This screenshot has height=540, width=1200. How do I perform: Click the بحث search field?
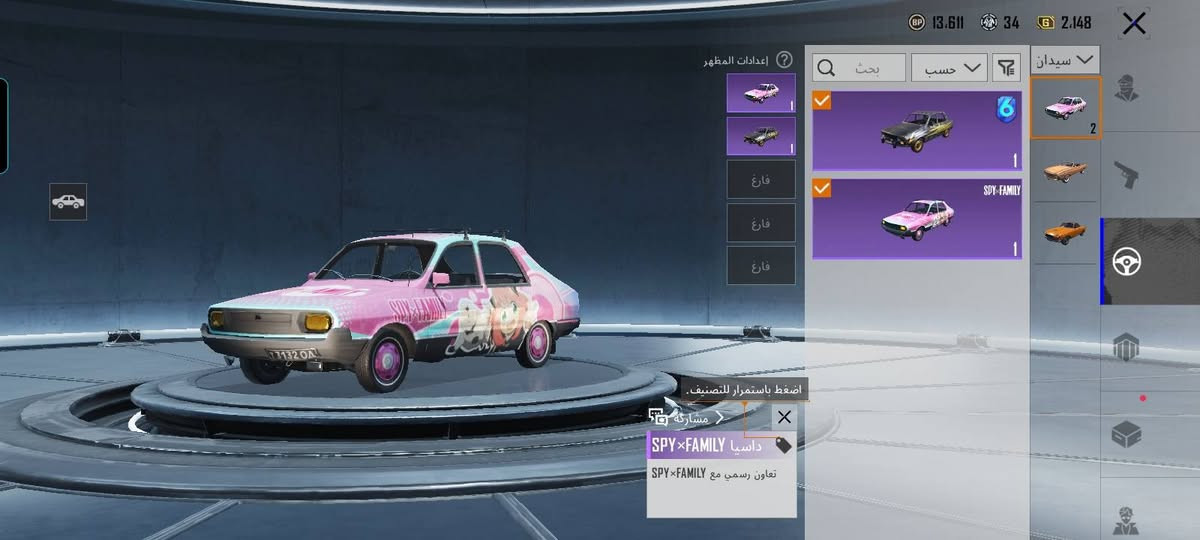pos(859,68)
